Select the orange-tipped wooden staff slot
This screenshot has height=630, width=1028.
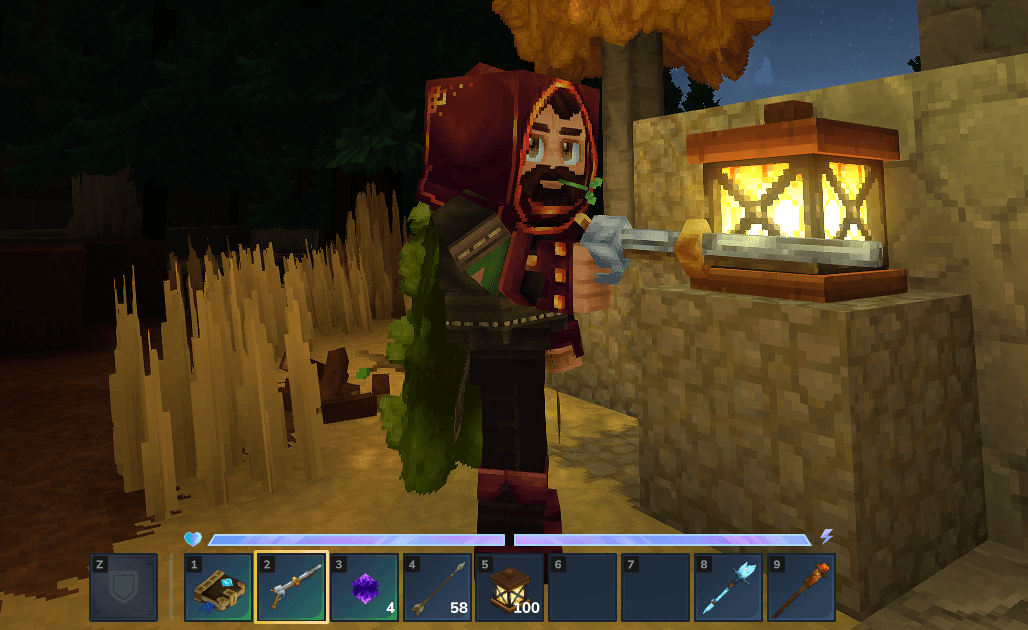801,588
